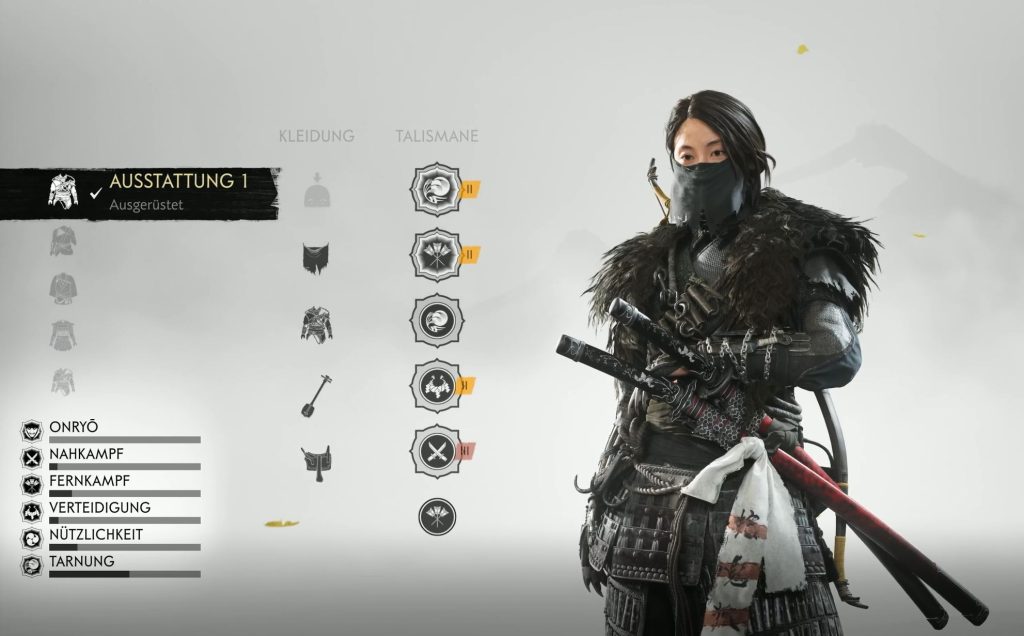Select the Ausstattung 1 loadout
This screenshot has height=636, width=1024.
point(150,190)
